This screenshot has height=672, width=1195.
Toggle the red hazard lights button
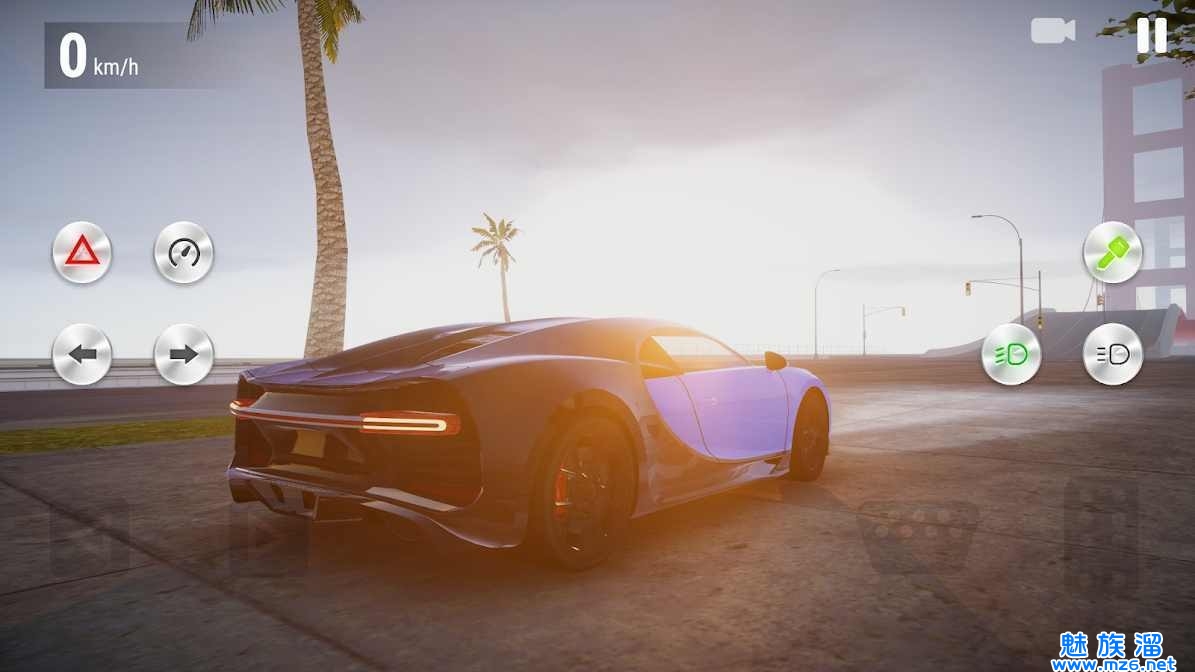(x=82, y=252)
